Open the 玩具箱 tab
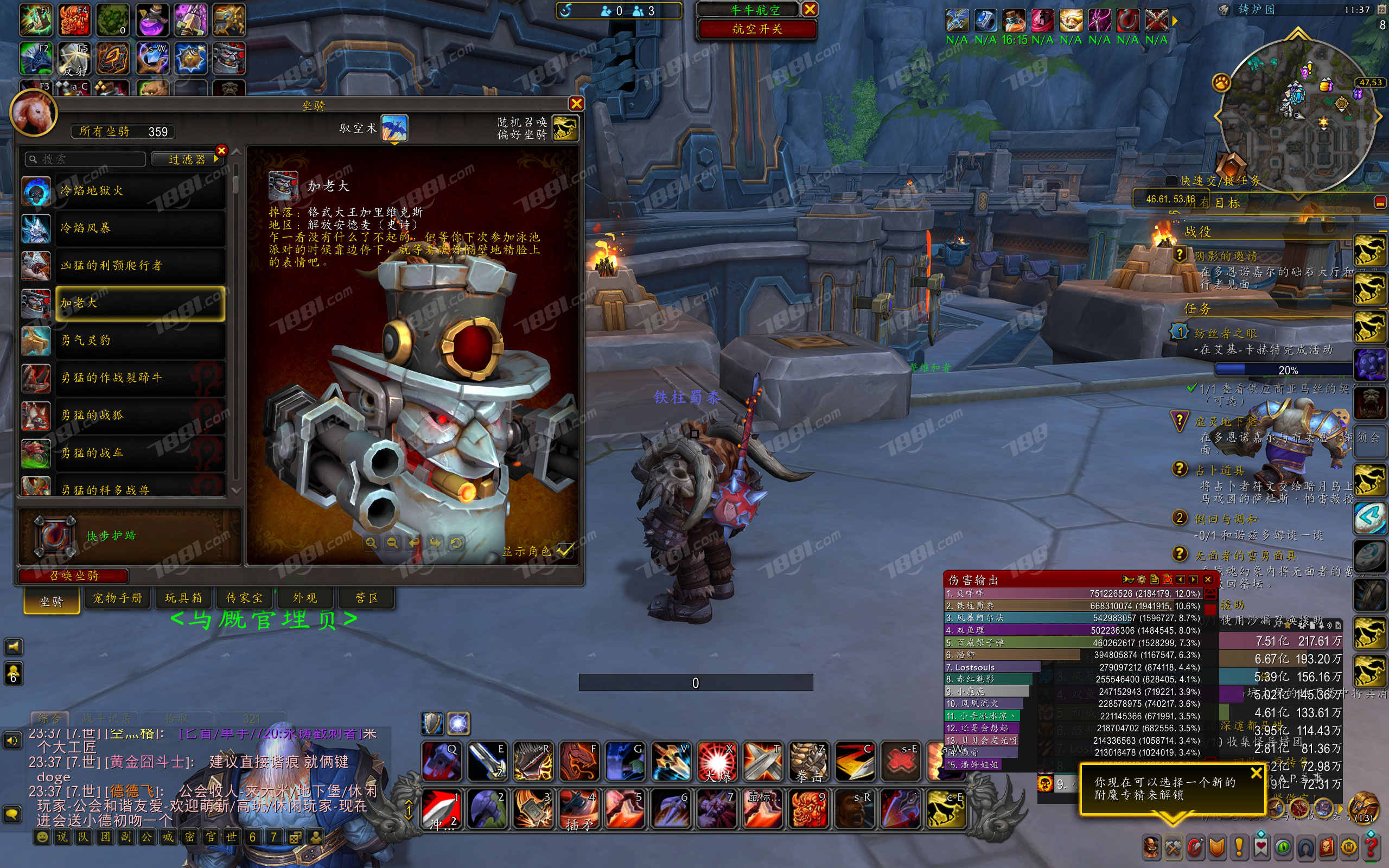 point(184,598)
